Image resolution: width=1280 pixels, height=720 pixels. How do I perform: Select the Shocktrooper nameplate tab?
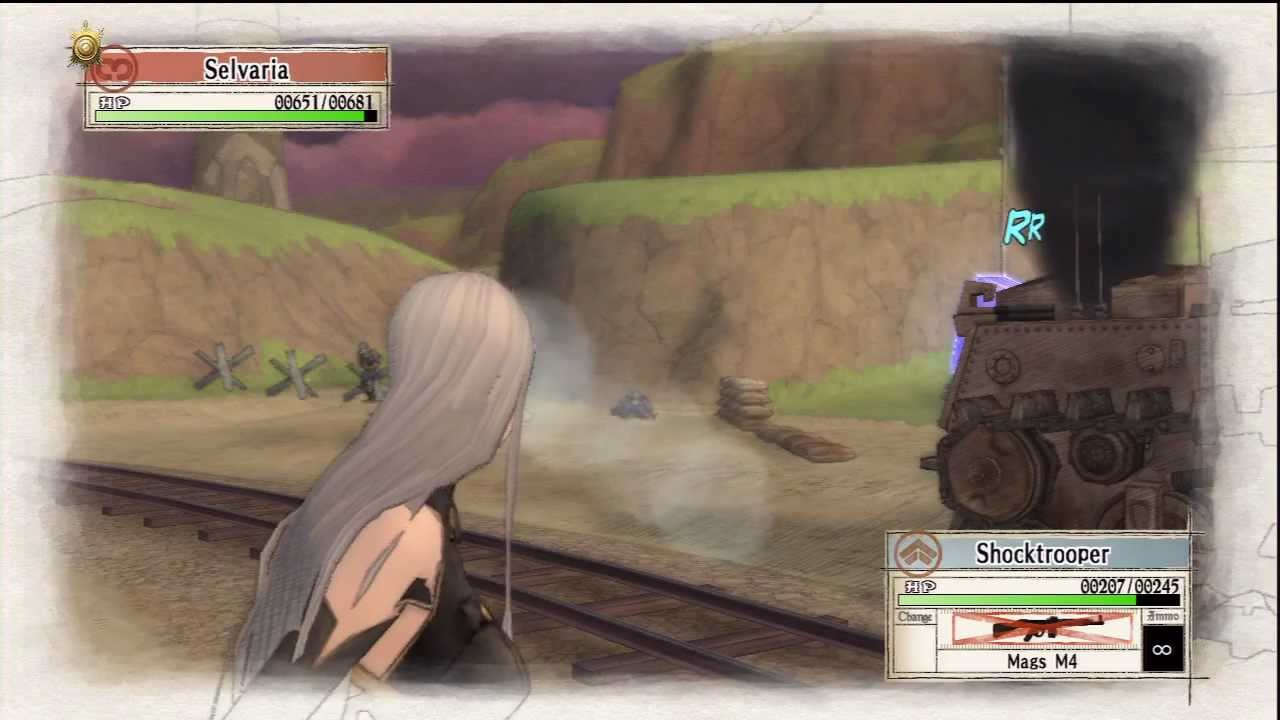pyautogui.click(x=1045, y=554)
